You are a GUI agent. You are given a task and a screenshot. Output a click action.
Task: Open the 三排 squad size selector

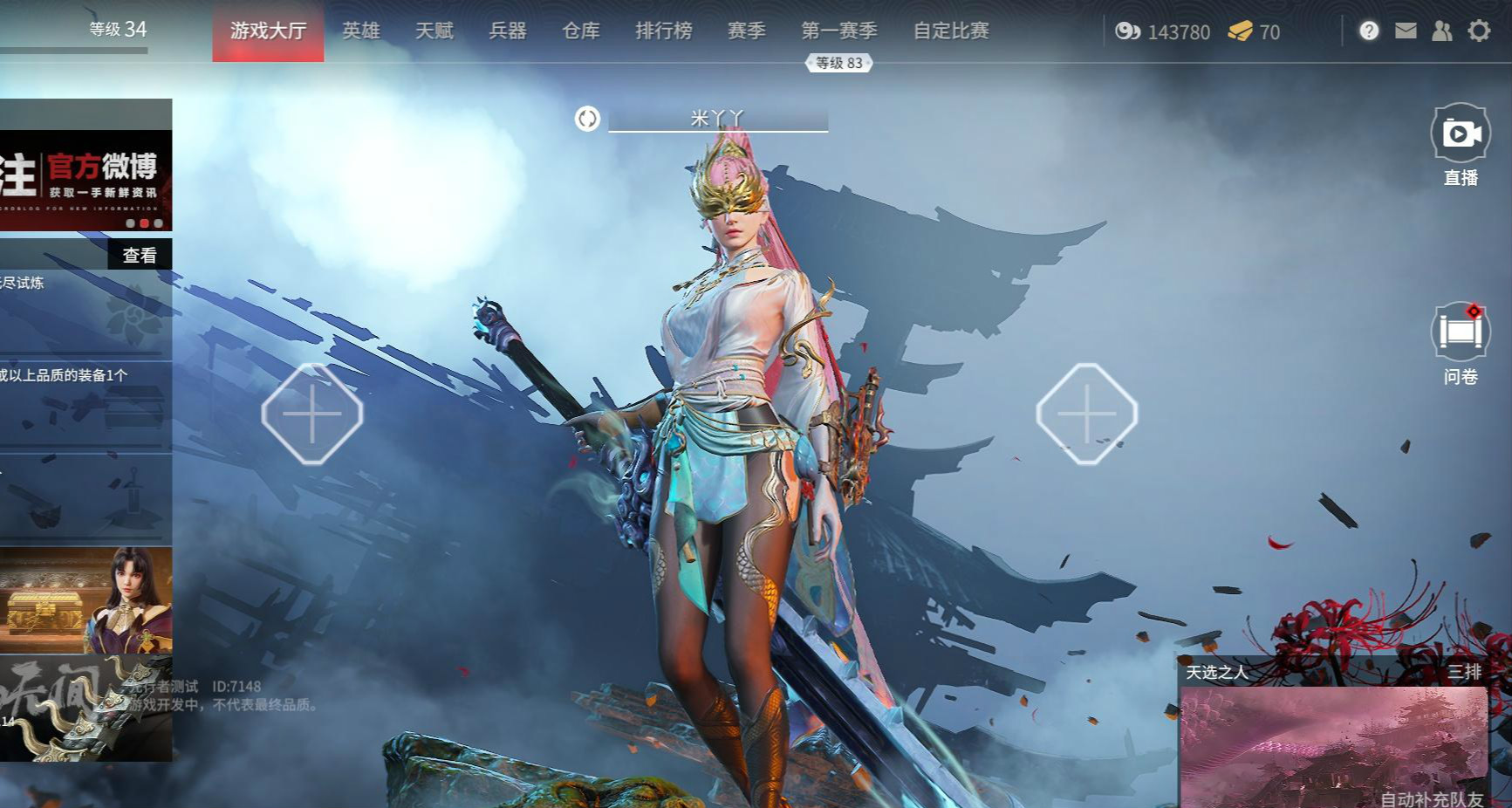point(1462,674)
